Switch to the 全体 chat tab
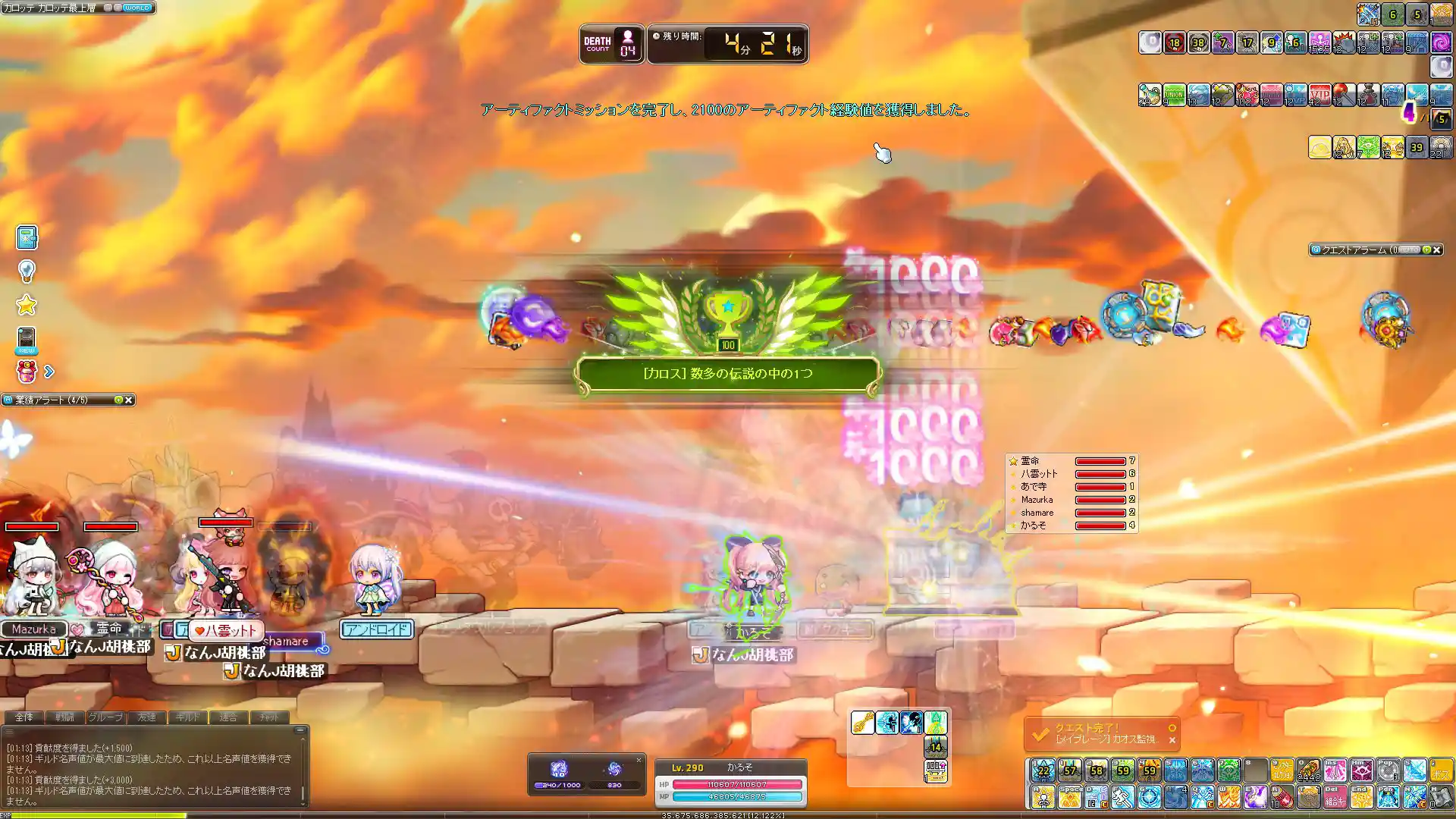1456x819 pixels. click(x=24, y=717)
